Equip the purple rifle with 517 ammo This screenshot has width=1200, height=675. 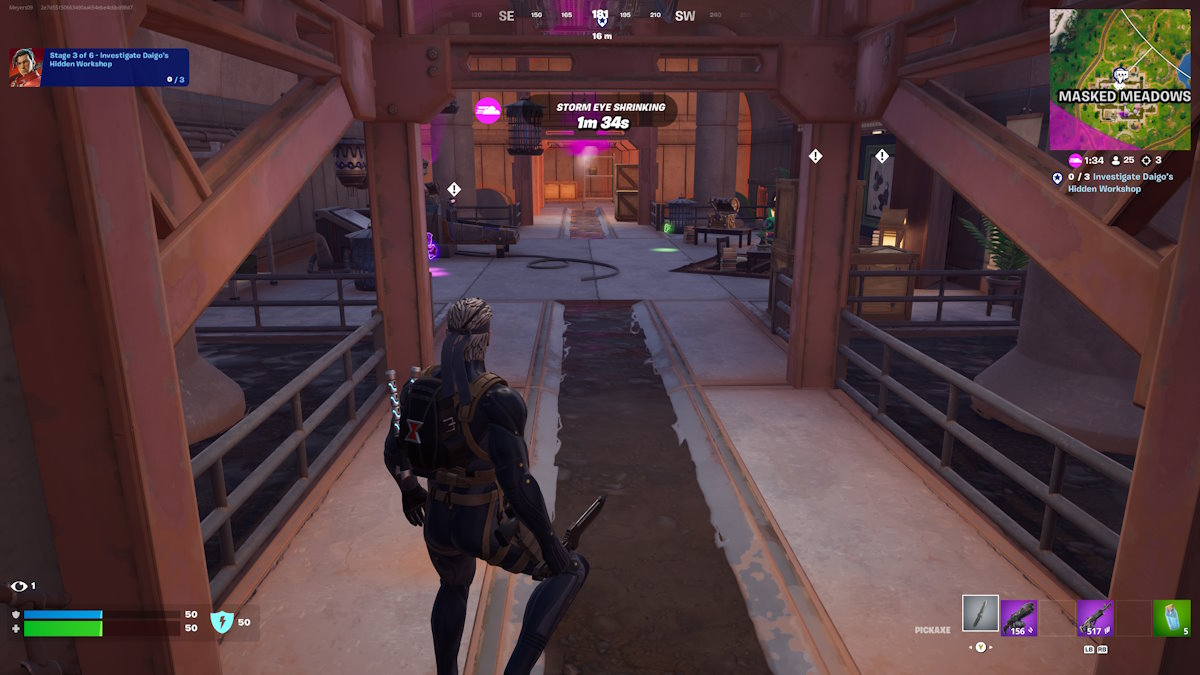coord(1095,618)
